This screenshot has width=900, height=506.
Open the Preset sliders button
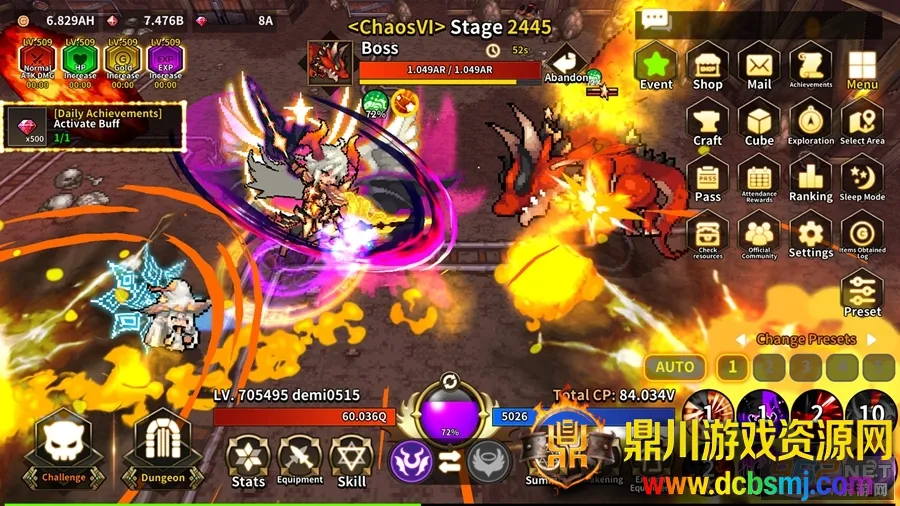coord(862,293)
